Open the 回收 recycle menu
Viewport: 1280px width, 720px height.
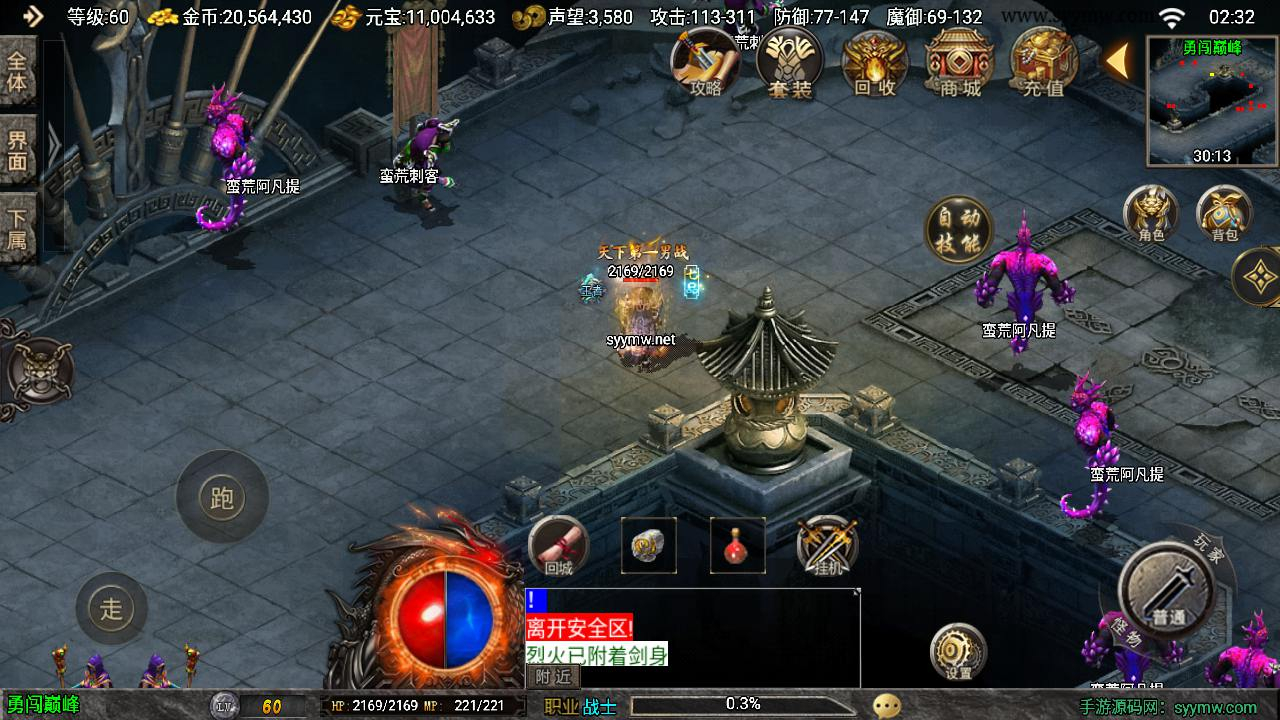point(874,63)
